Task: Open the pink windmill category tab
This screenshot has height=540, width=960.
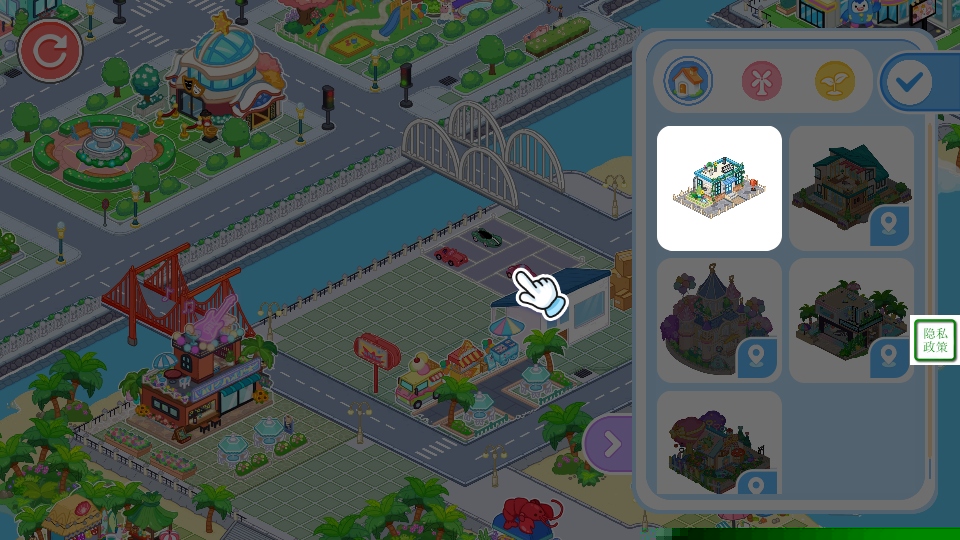Action: point(762,81)
